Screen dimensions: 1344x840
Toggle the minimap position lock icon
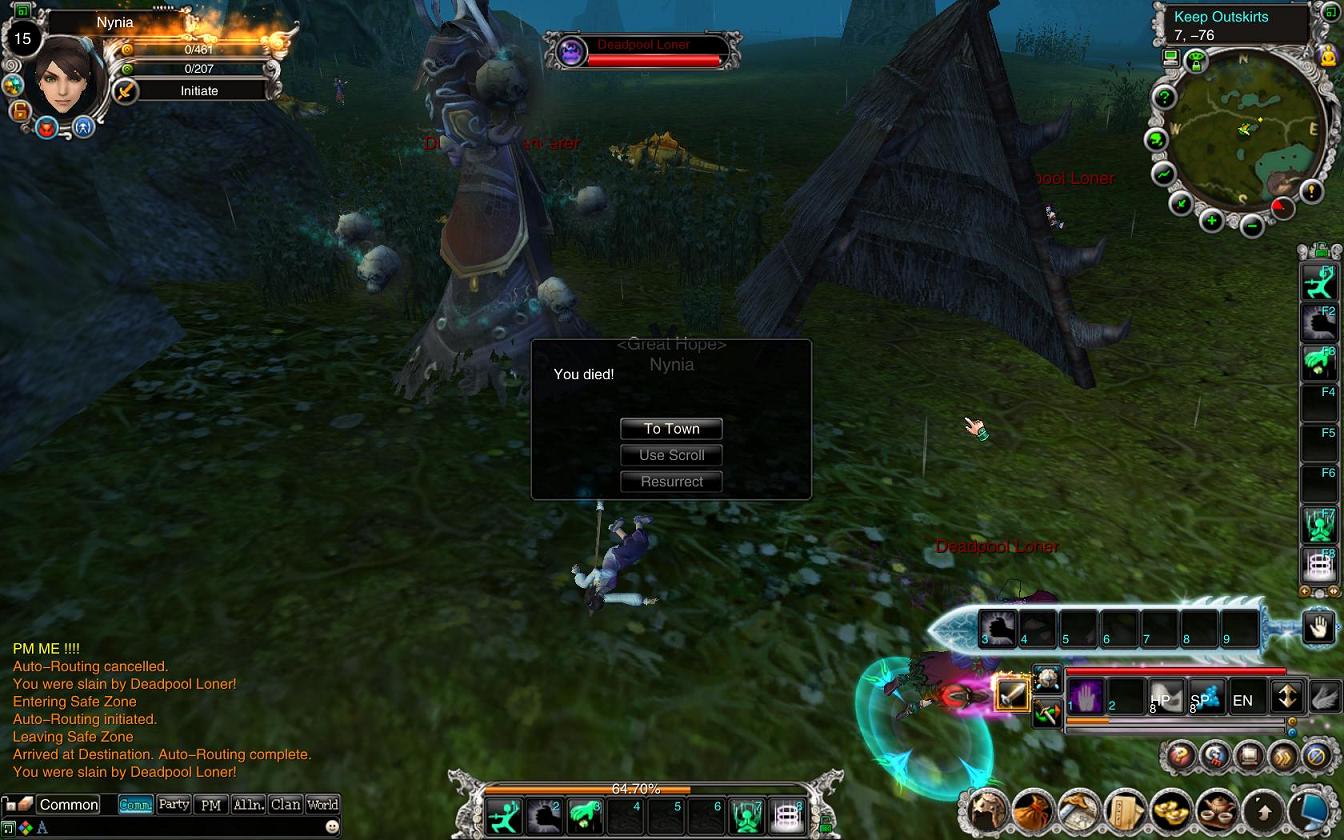[1196, 60]
